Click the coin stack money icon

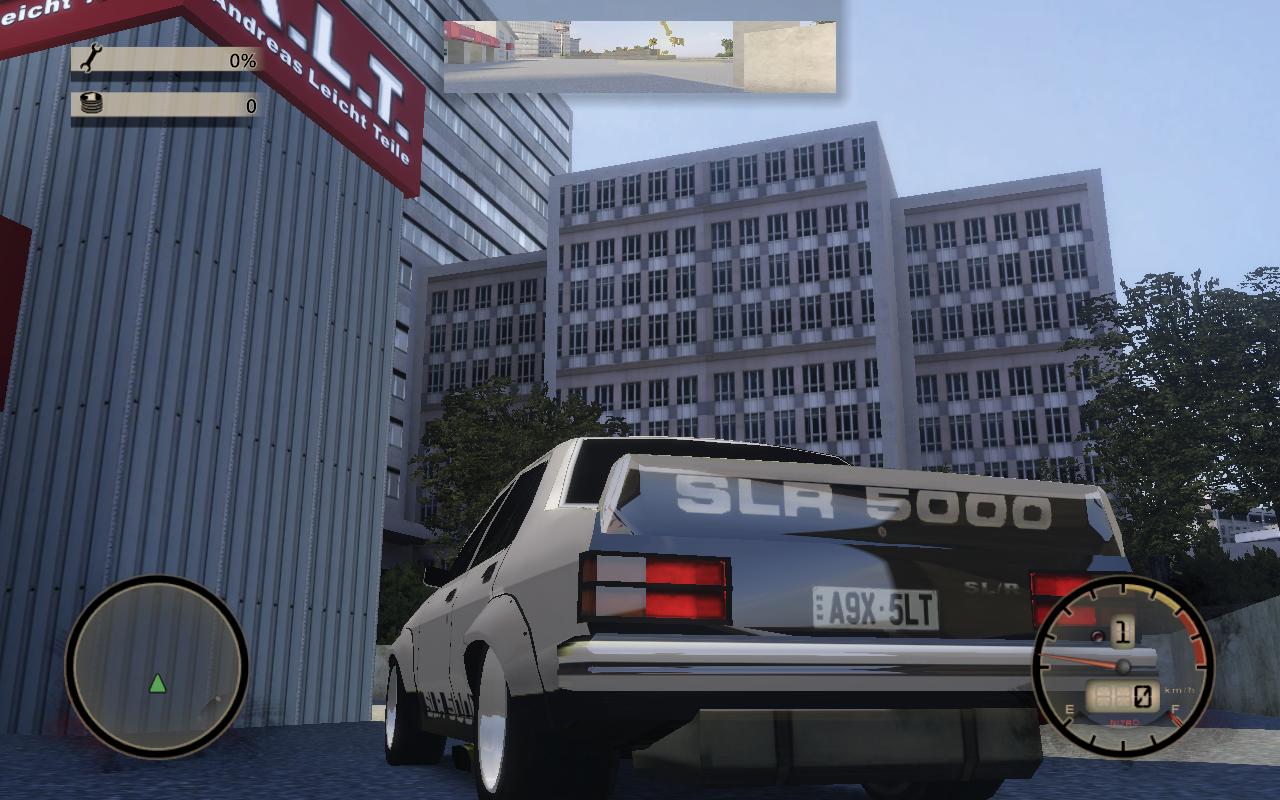[x=91, y=103]
